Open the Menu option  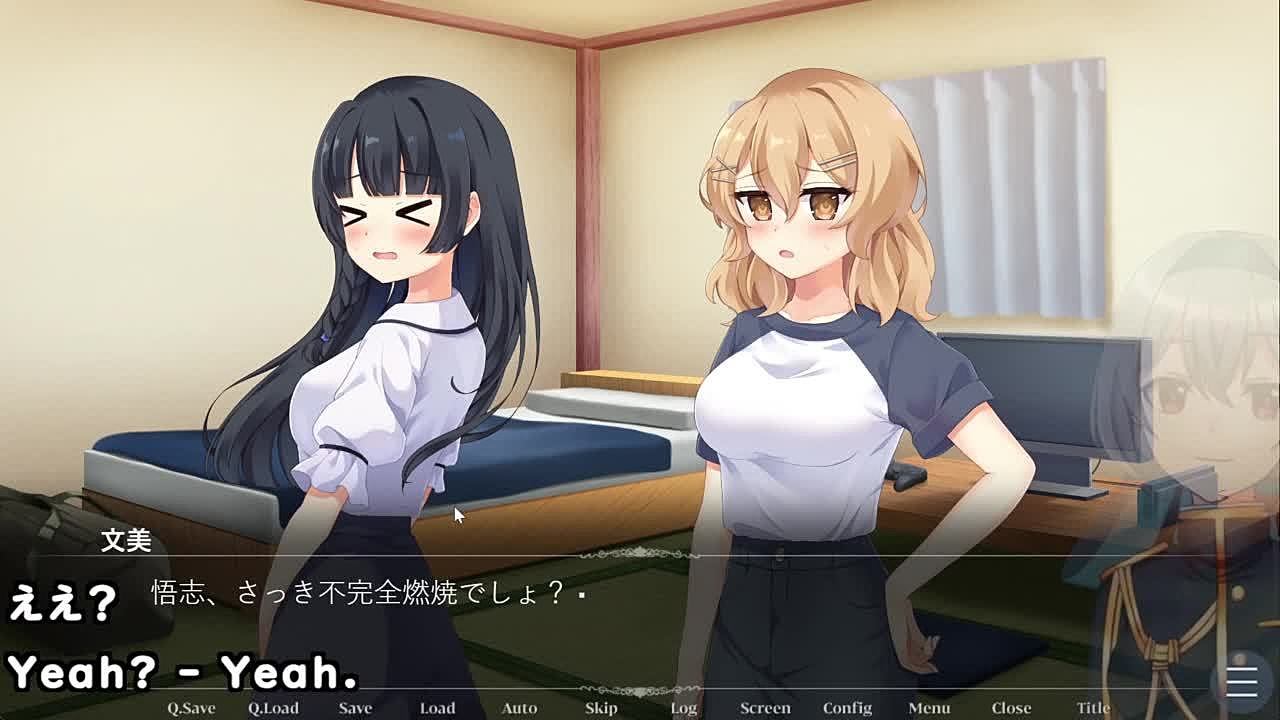click(929, 707)
